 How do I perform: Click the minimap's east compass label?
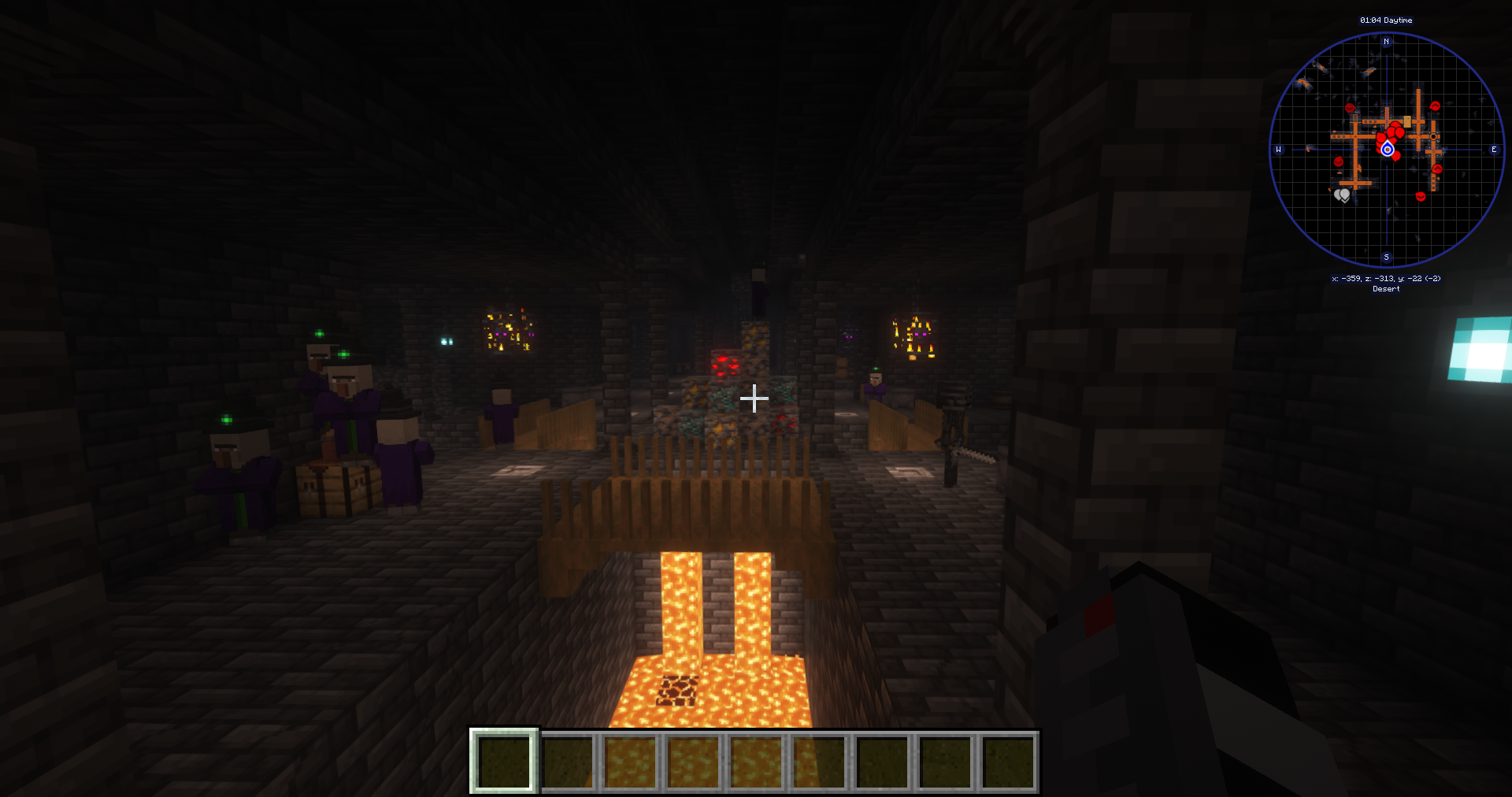point(1494,150)
